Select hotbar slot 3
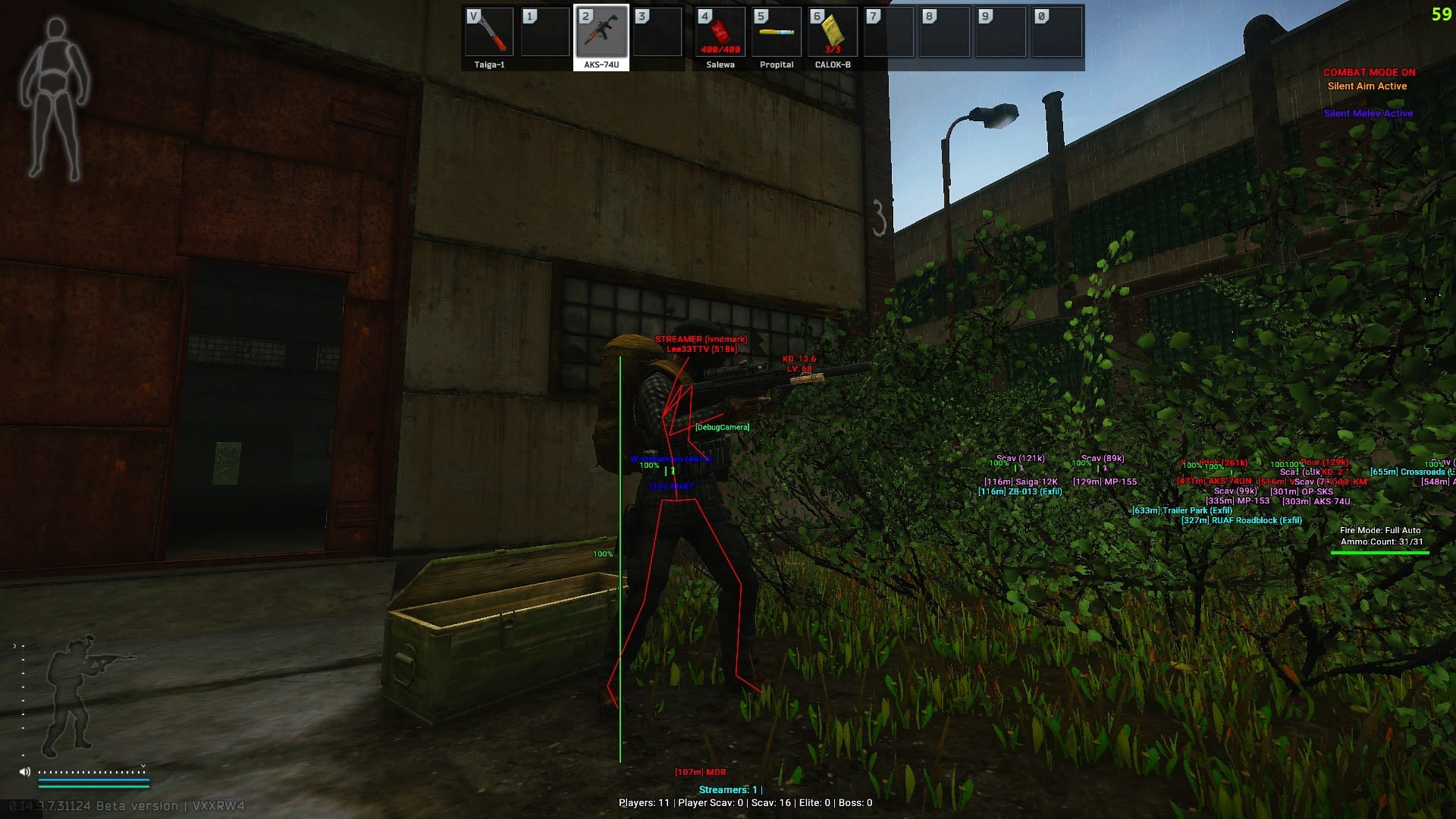Image resolution: width=1456 pixels, height=819 pixels. click(659, 33)
